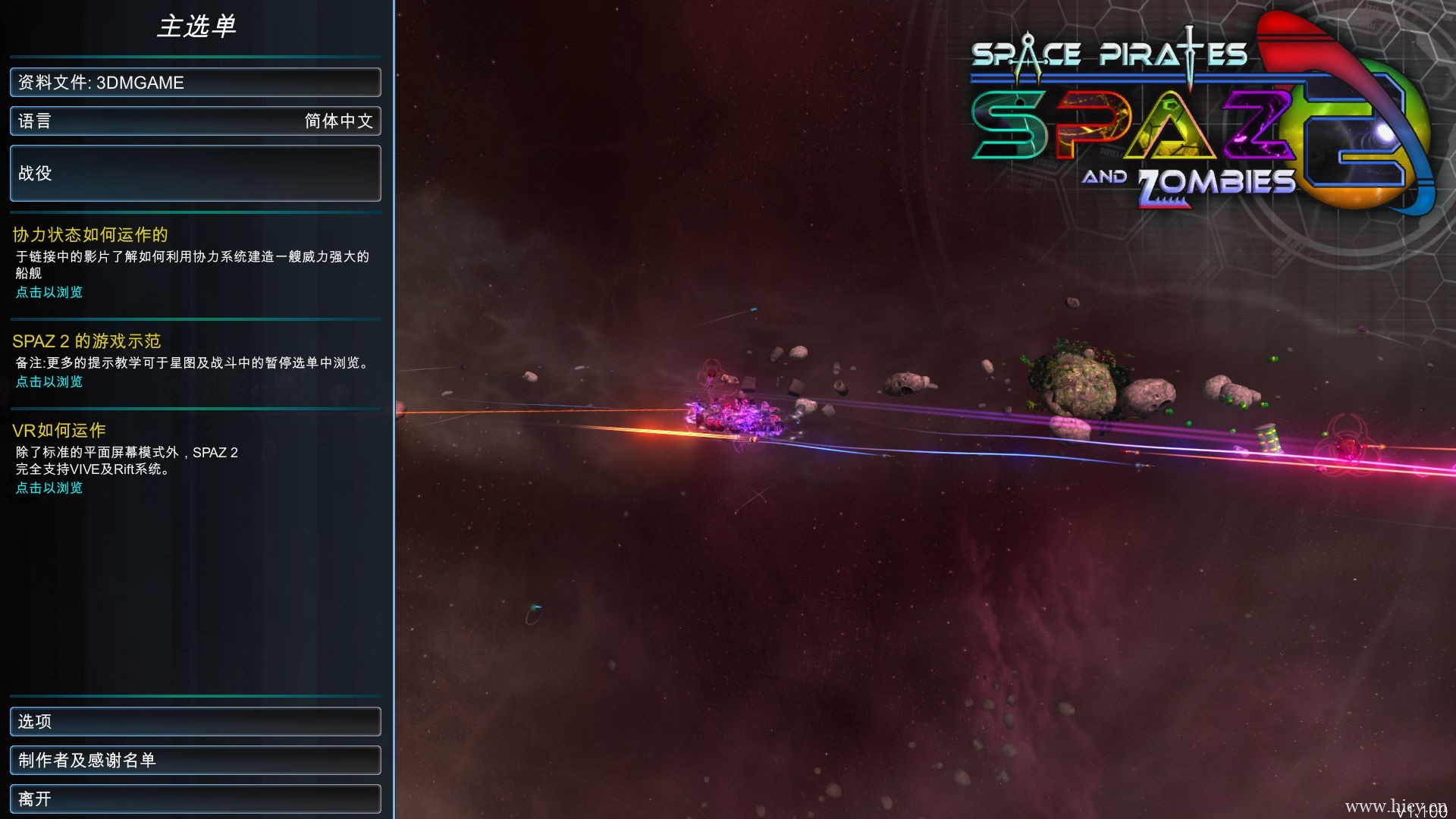The height and width of the screenshot is (819, 1456).
Task: View the VR如何运作 info link
Action: 49,488
